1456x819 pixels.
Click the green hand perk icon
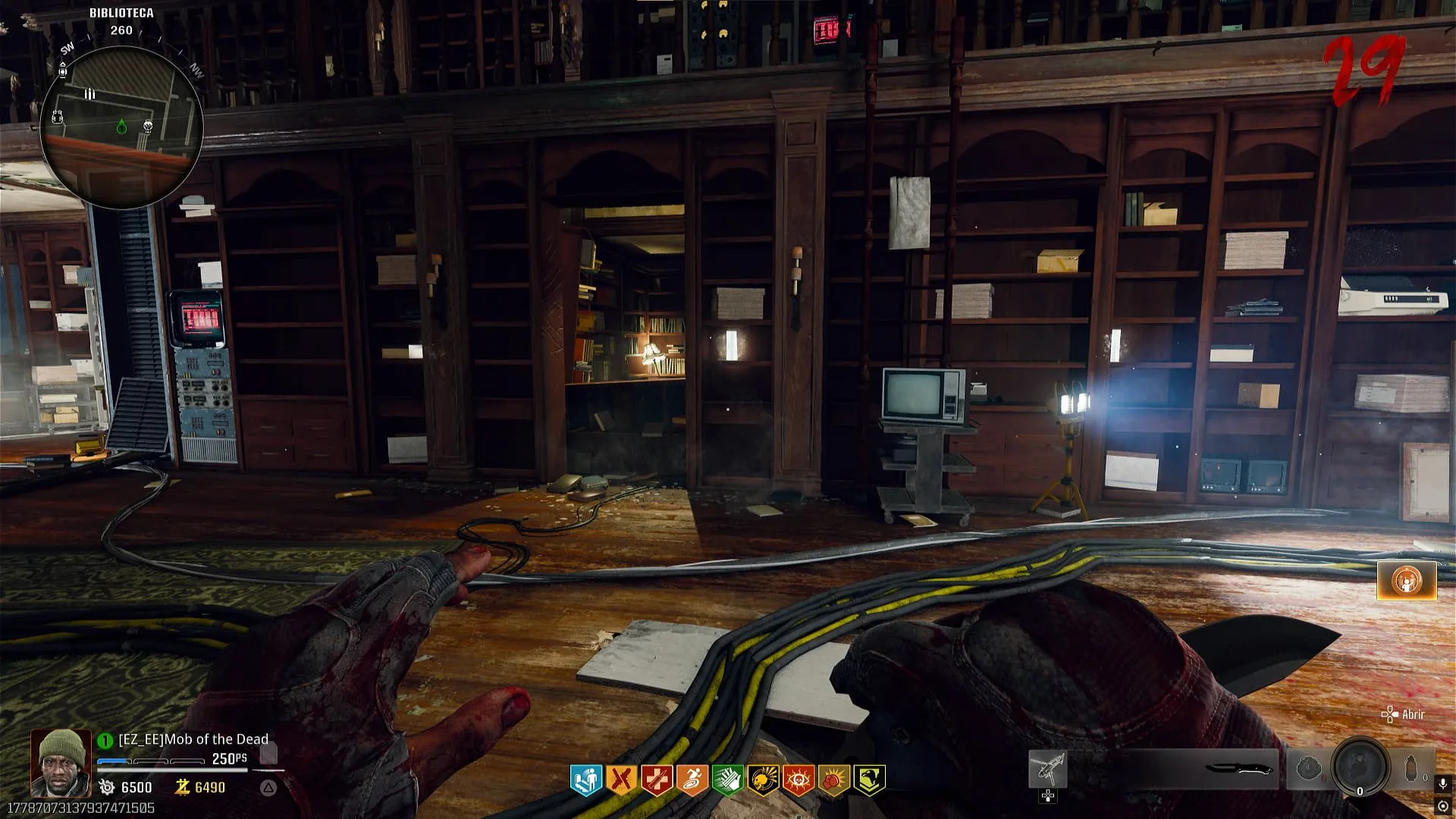pyautogui.click(x=727, y=779)
